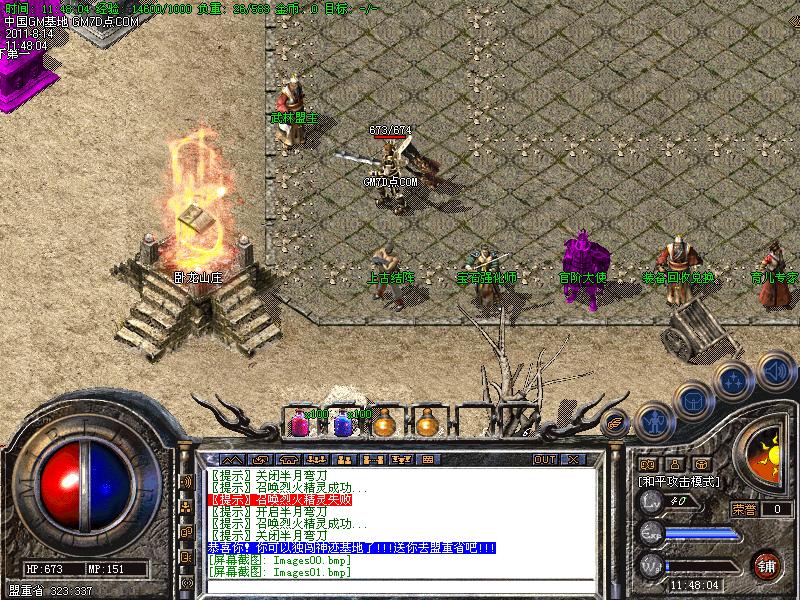Click the X button above the chat
The image size is (800, 600).
[573, 459]
